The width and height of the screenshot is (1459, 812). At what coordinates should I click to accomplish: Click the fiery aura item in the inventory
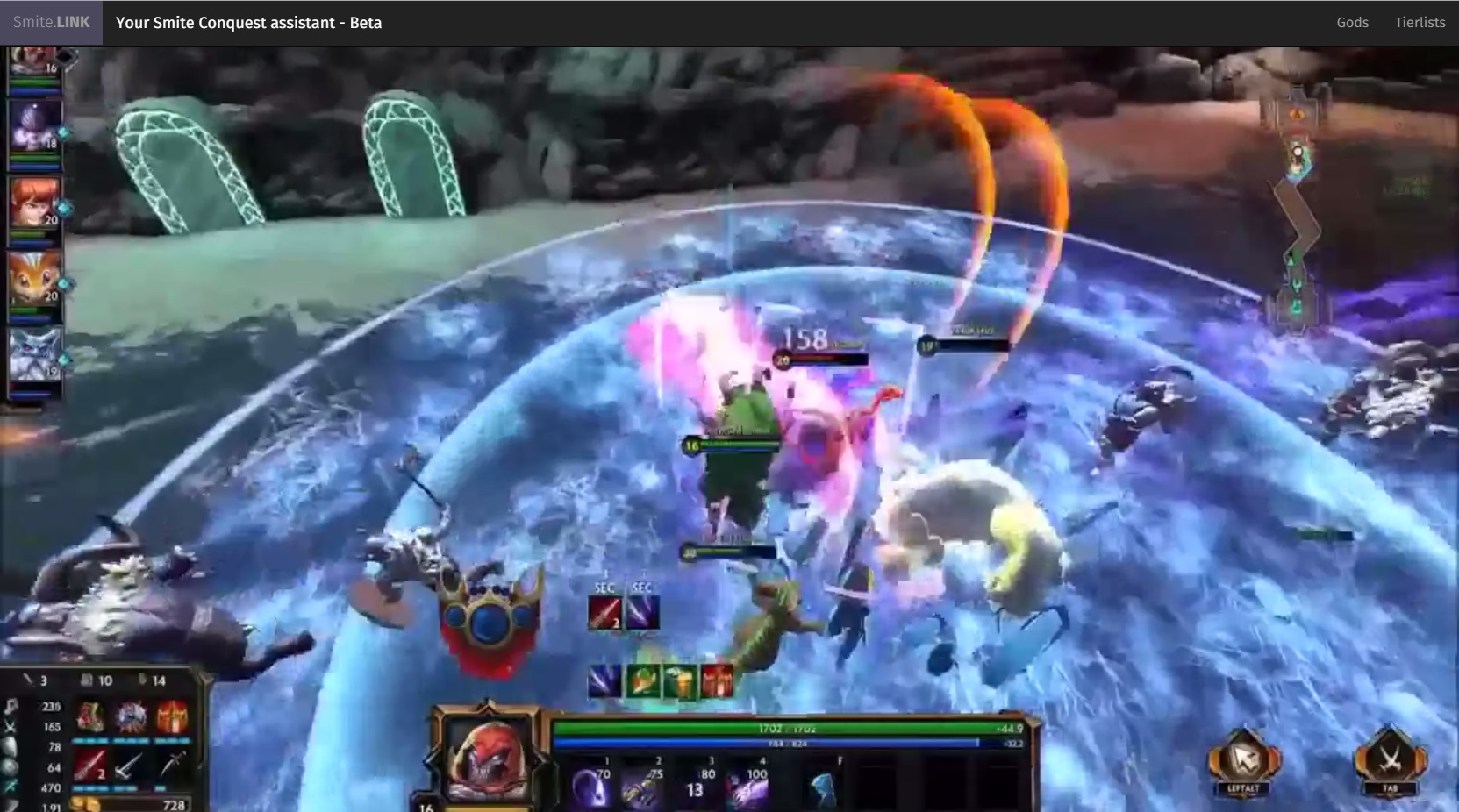[x=173, y=716]
